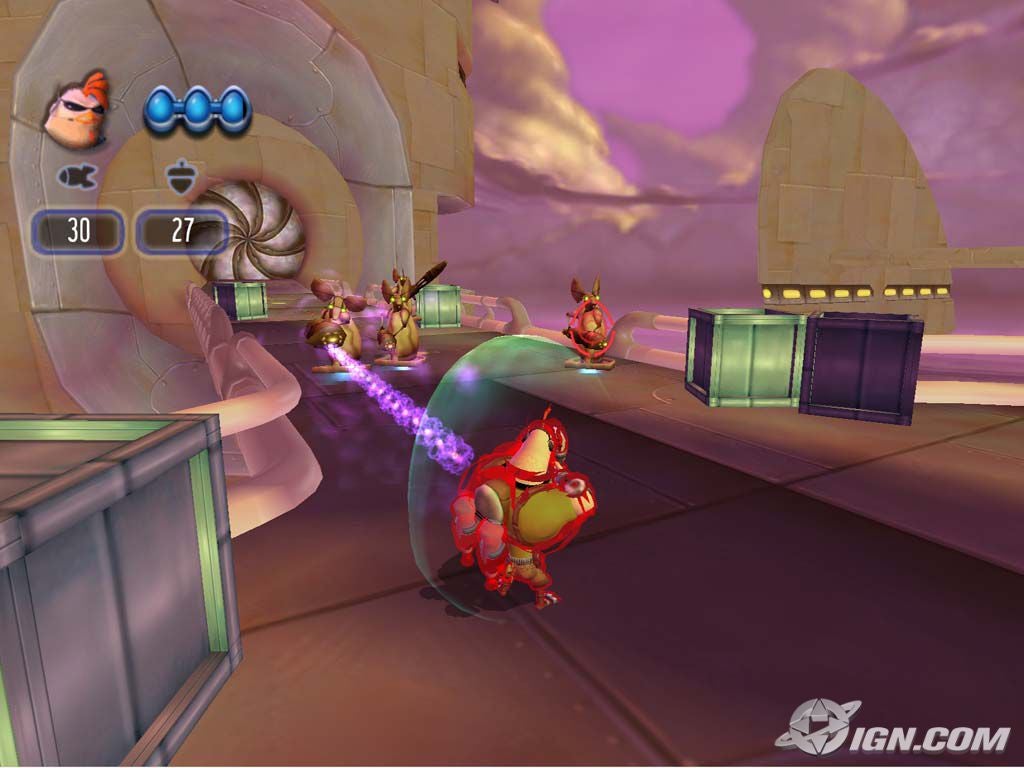Click the chicken character portrait
This screenshot has height=768, width=1024.
click(75, 107)
